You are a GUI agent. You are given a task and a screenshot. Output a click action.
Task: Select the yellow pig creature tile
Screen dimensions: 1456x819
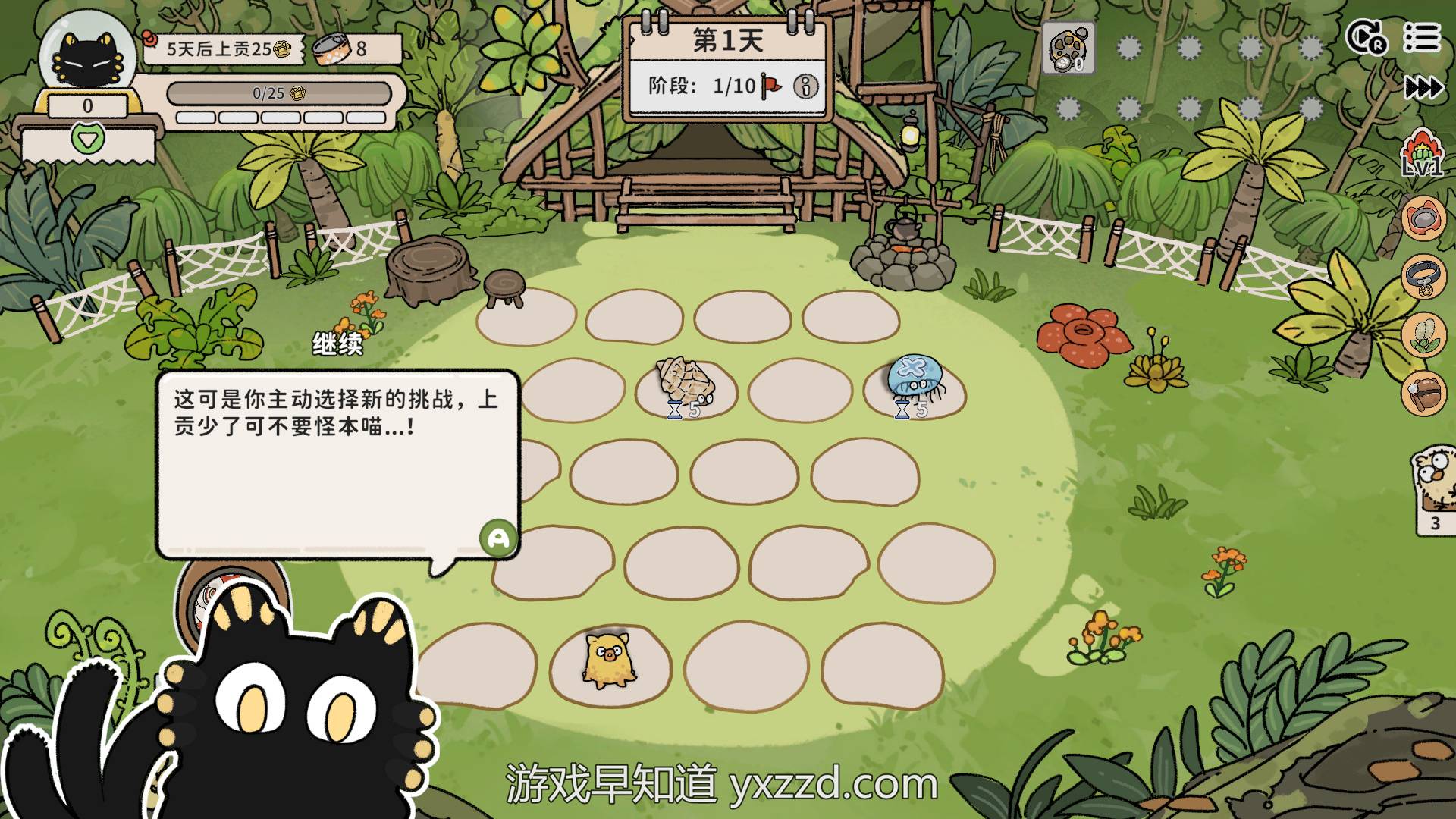click(x=607, y=660)
